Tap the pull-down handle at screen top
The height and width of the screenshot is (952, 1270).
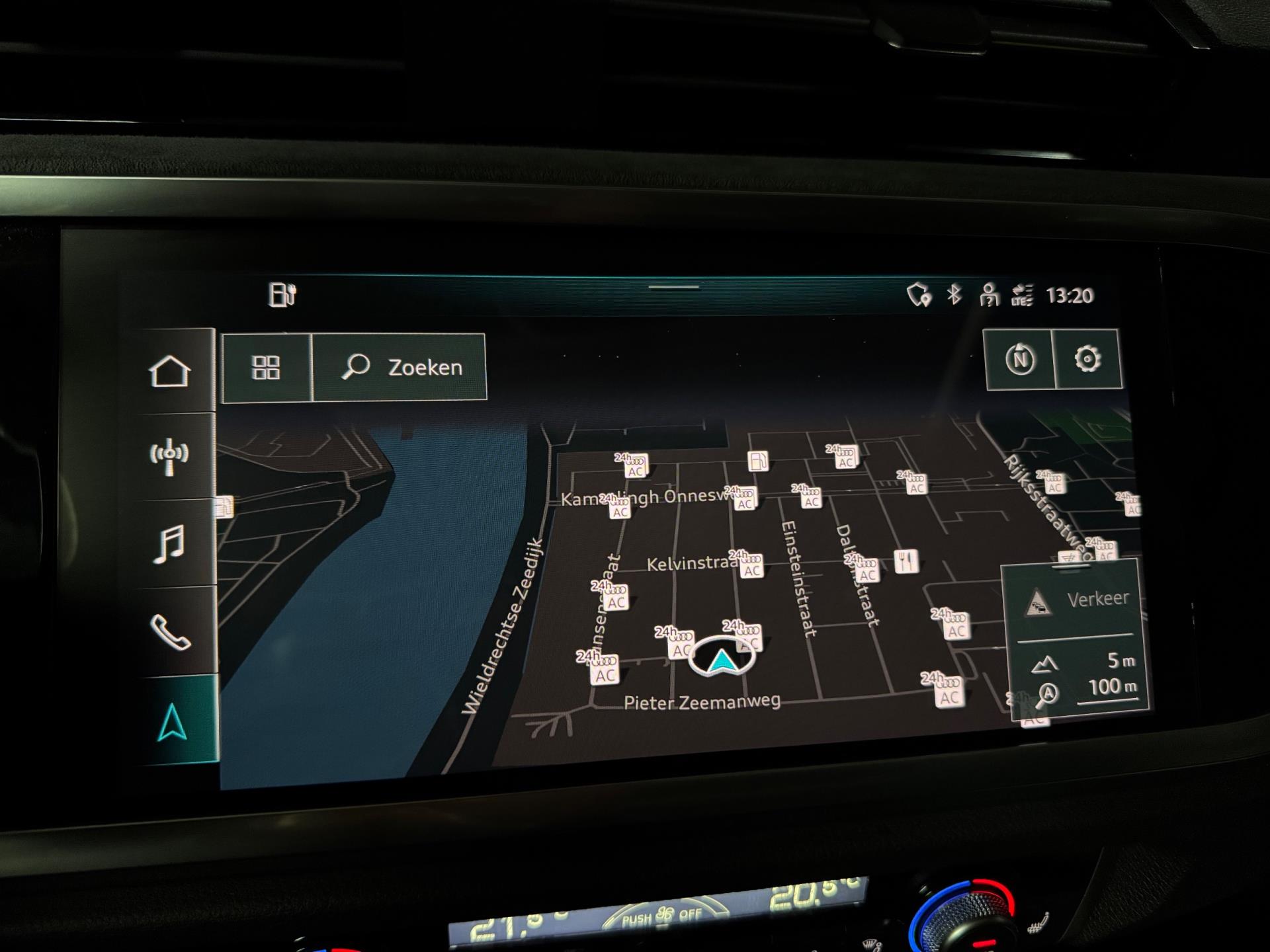click(674, 288)
